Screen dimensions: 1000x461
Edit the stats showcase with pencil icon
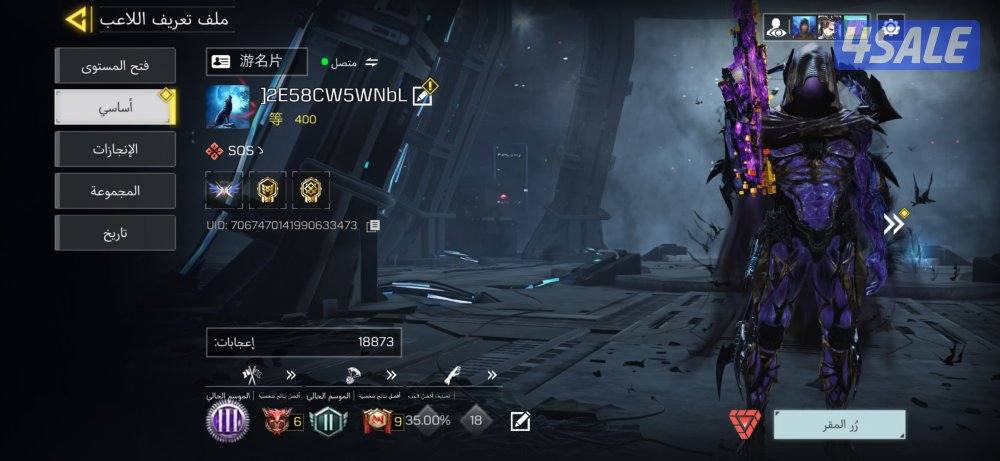click(520, 421)
